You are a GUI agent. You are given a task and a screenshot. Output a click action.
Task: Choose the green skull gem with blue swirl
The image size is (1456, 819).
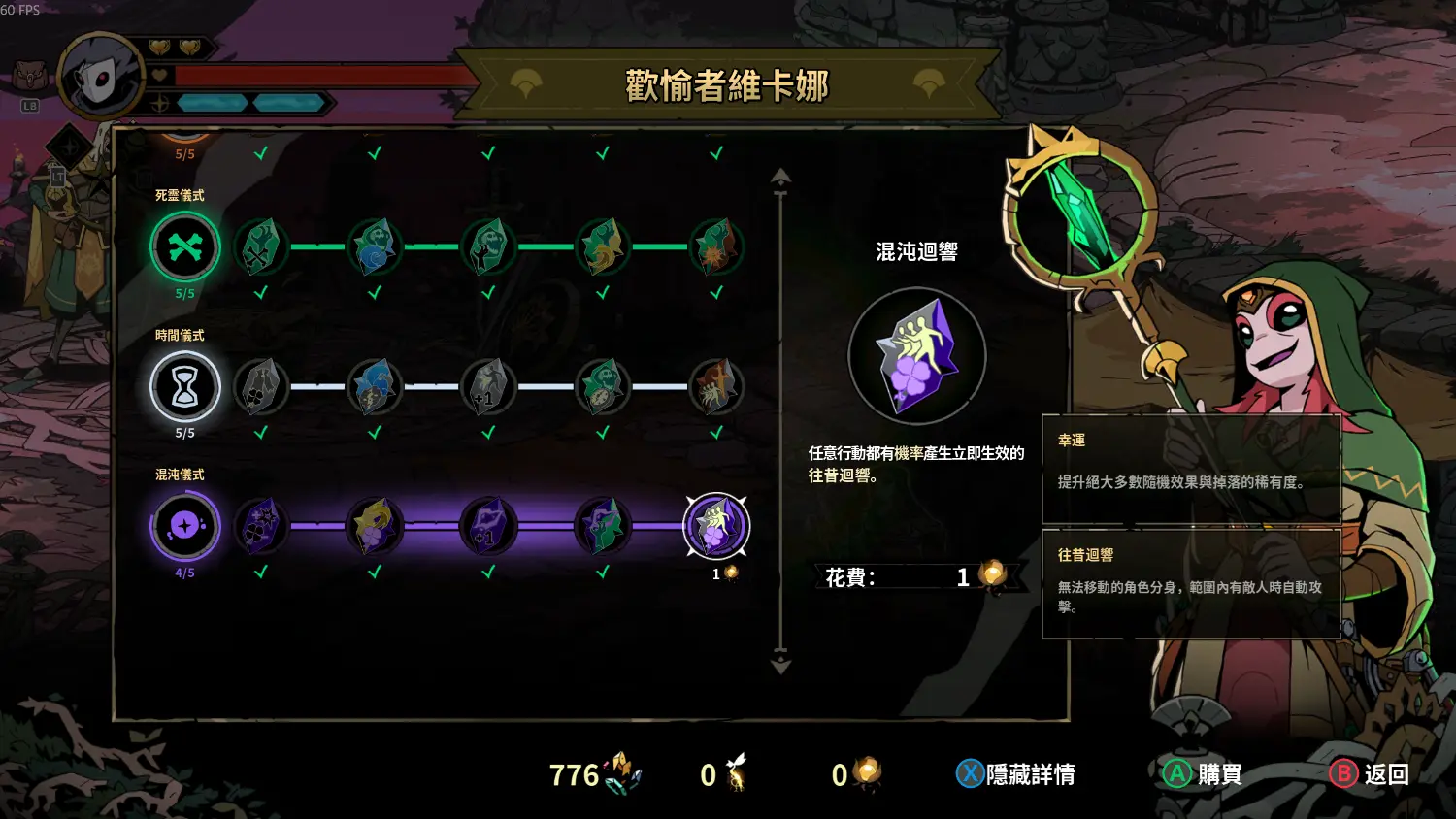(x=375, y=247)
